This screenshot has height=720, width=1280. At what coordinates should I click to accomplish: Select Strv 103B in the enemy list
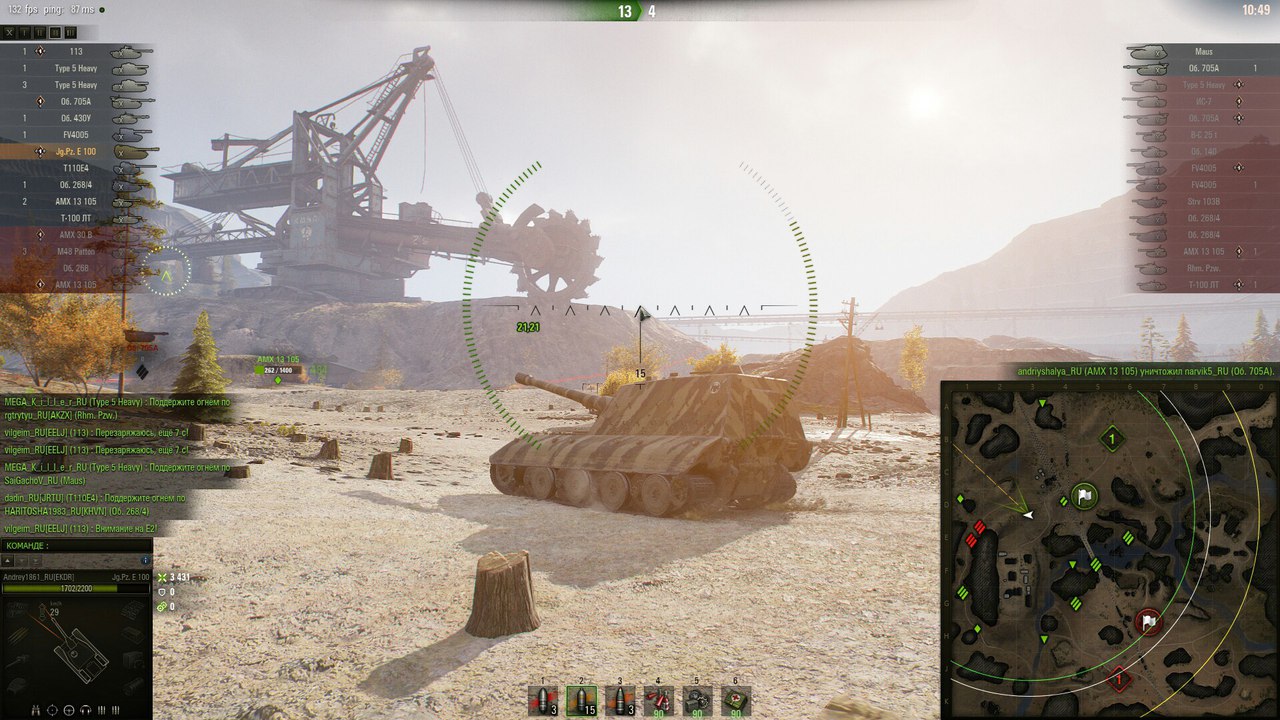[1204, 202]
